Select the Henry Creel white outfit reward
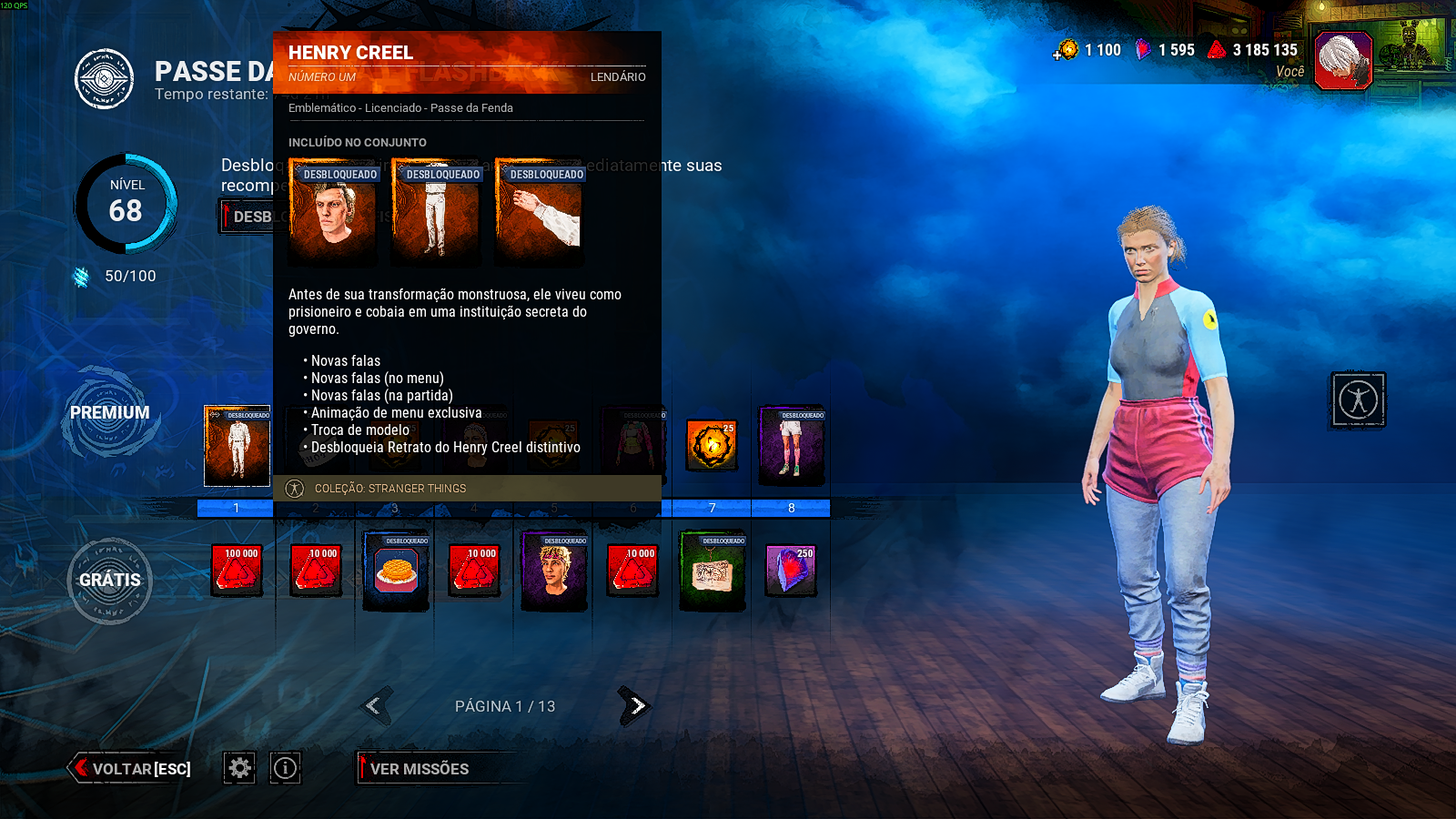 click(237, 446)
